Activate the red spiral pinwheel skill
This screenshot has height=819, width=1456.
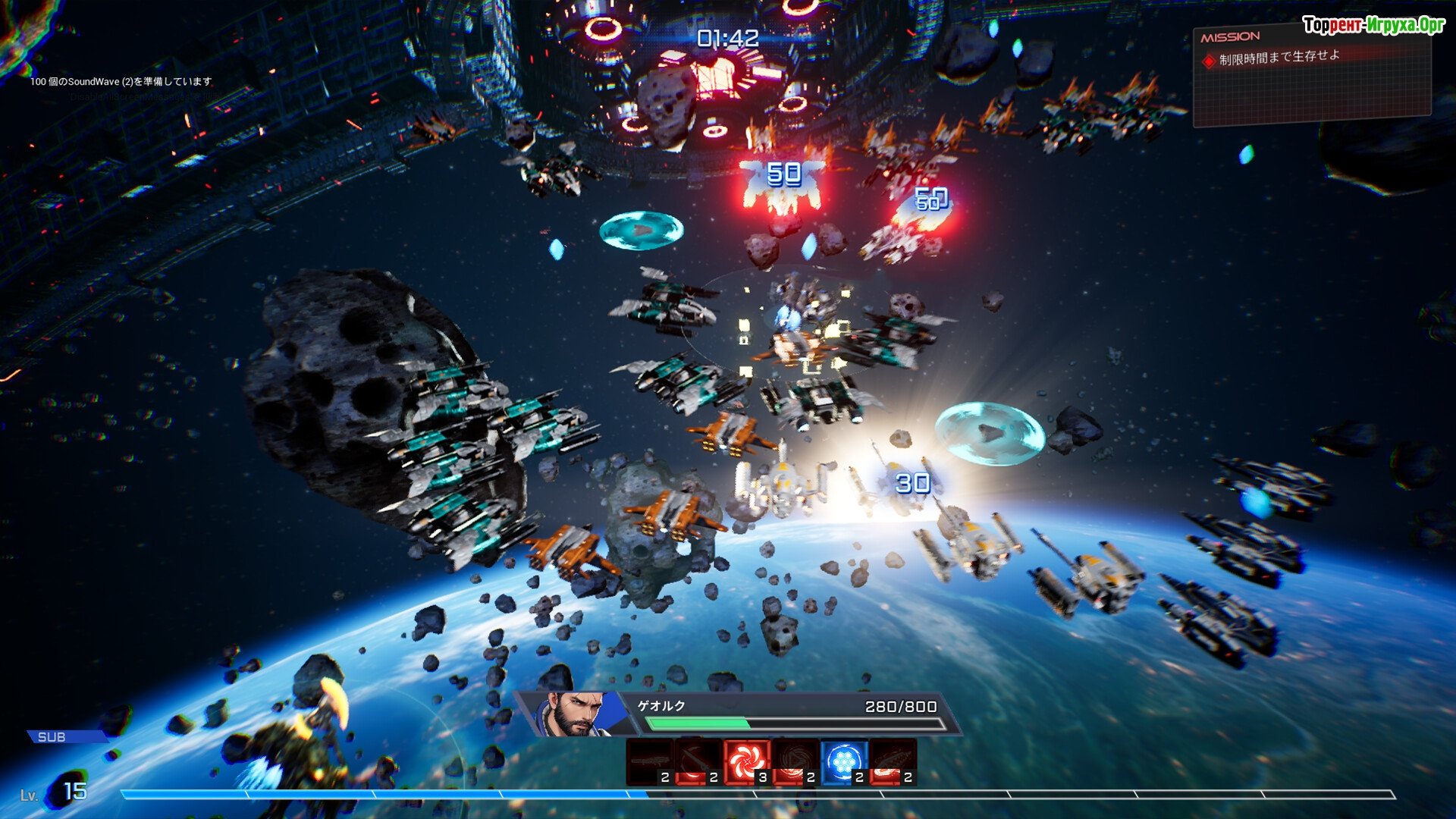click(747, 761)
